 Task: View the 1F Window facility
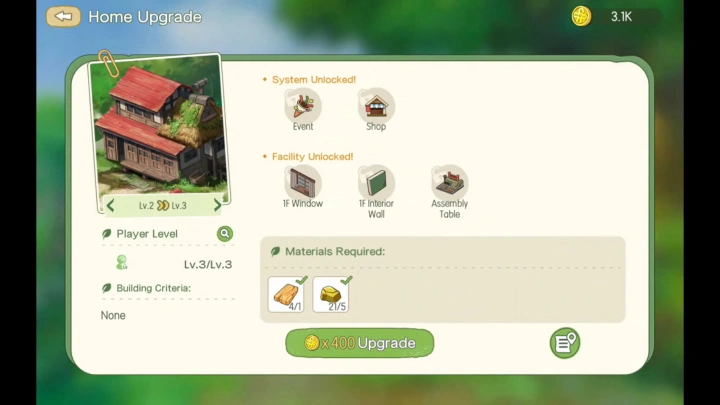point(302,183)
